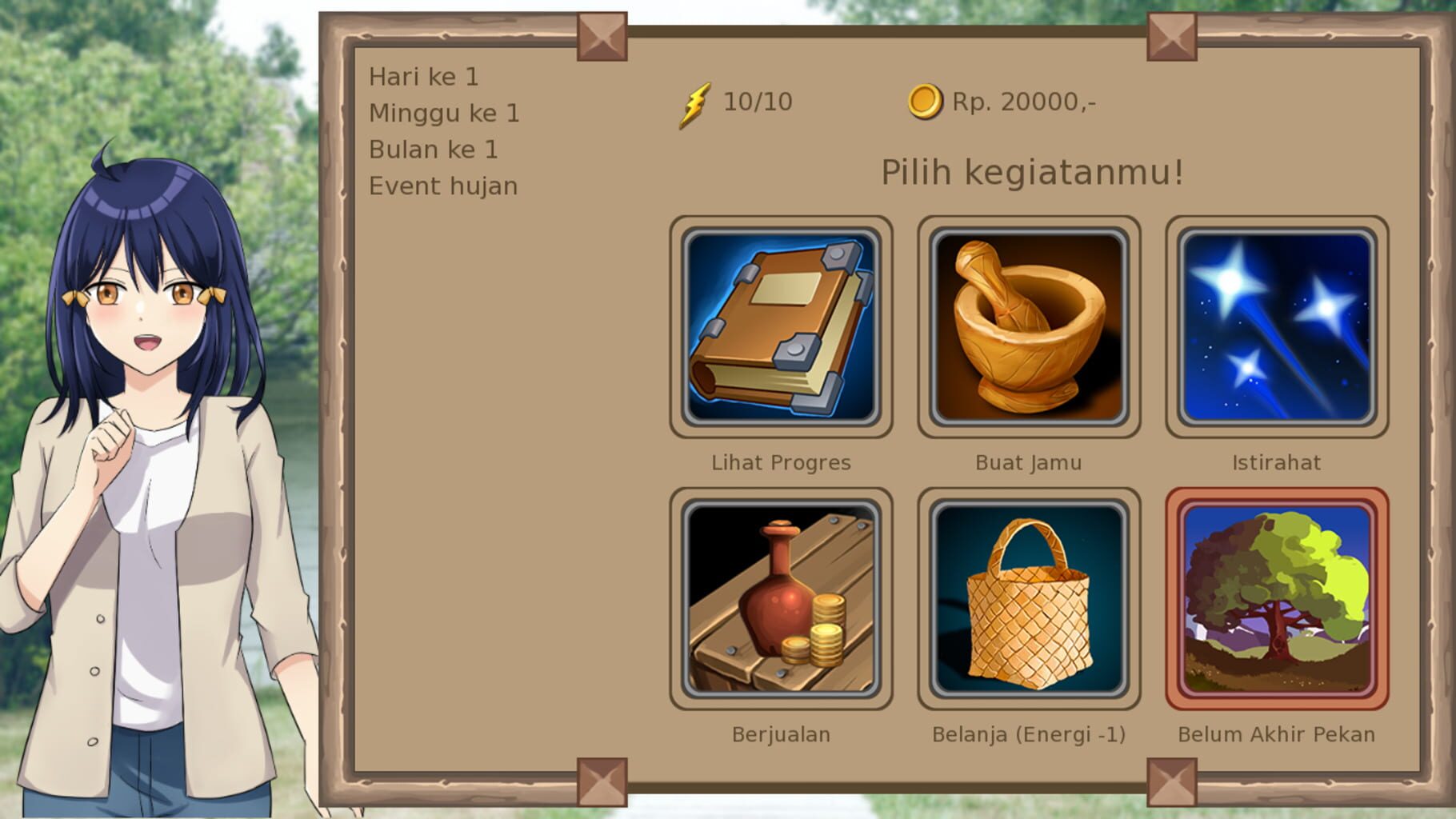Click the Pilih kegiatanmu heading
This screenshot has width=1456, height=819.
[x=1031, y=170]
